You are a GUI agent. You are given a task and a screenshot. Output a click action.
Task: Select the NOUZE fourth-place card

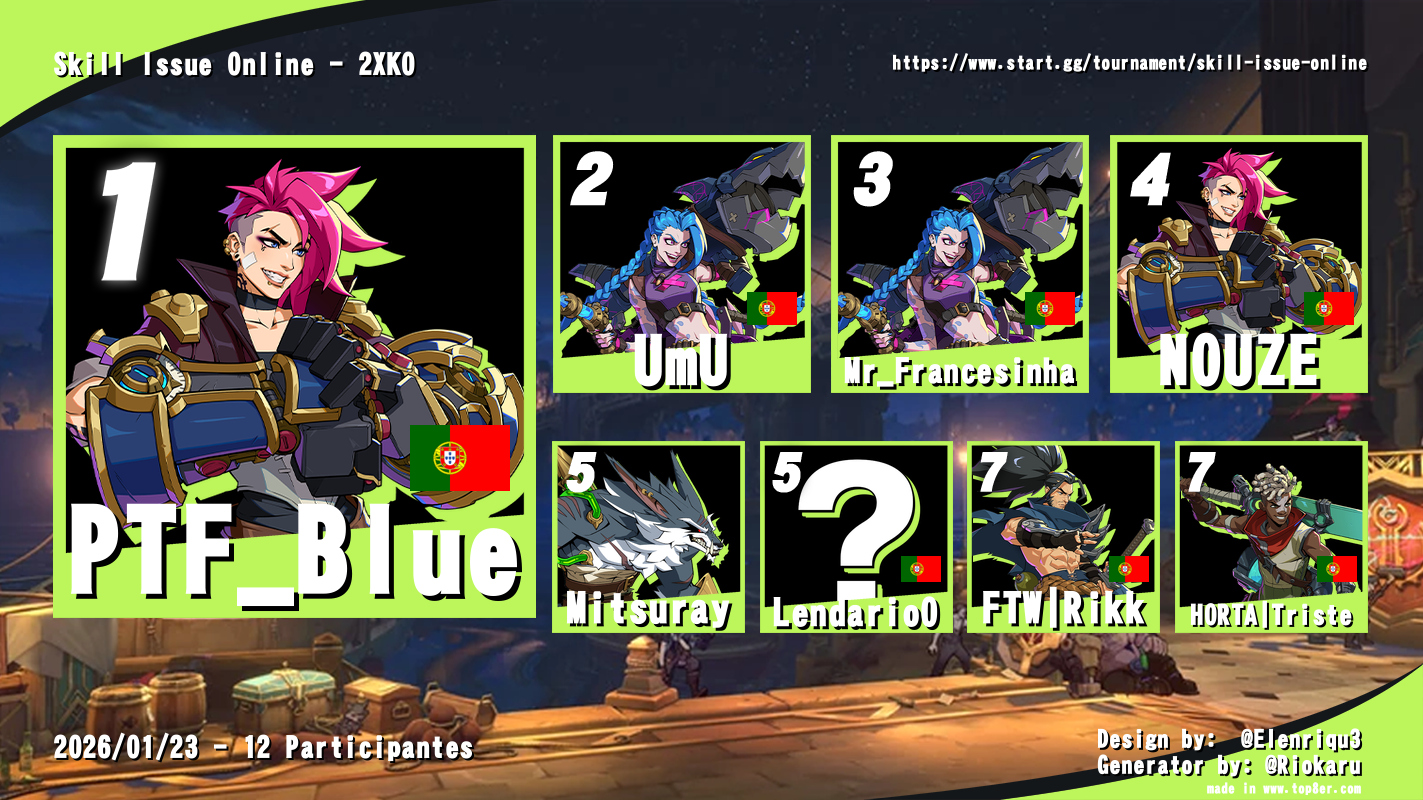[1238, 264]
